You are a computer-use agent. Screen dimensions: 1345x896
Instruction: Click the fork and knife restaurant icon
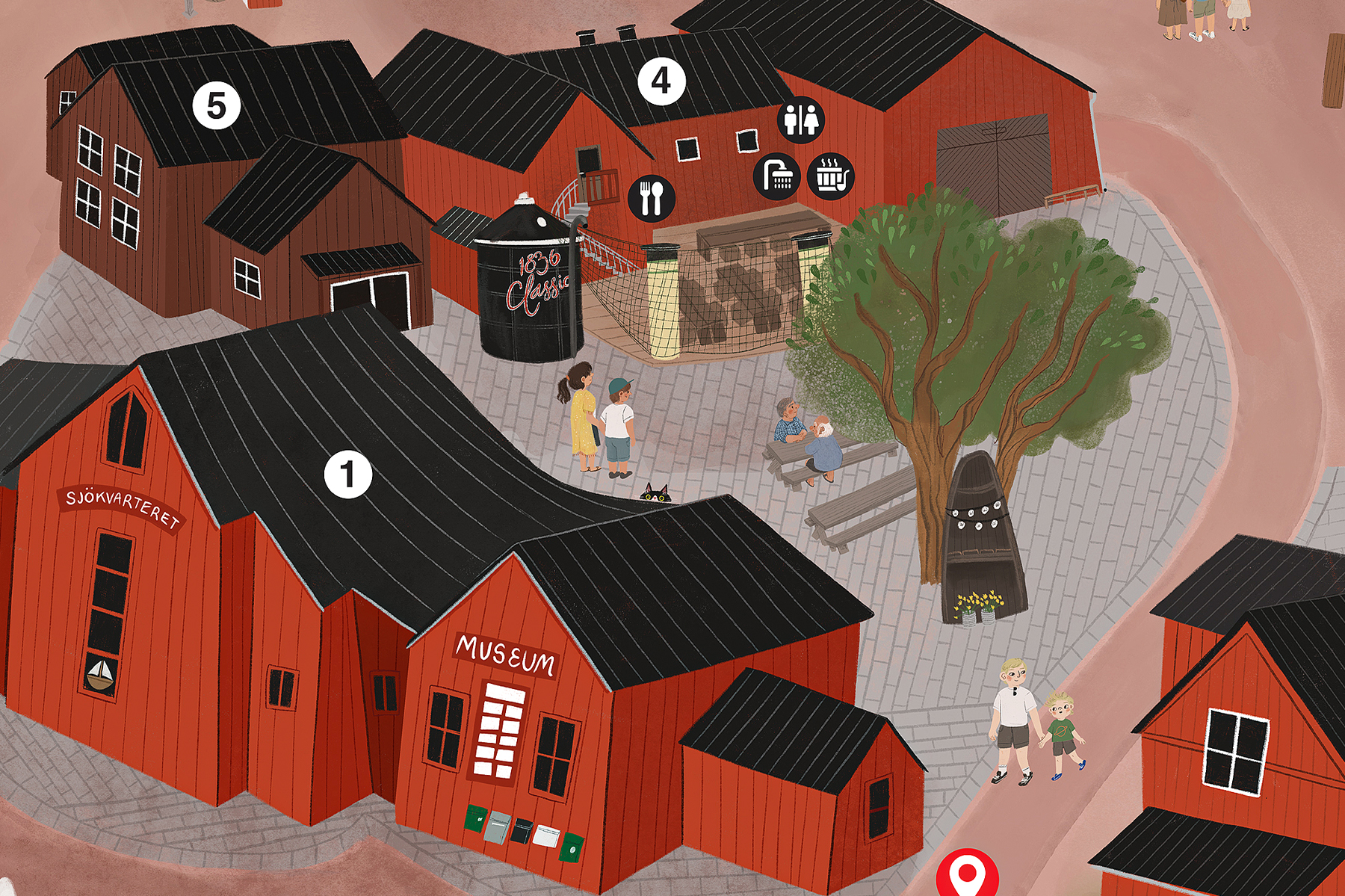point(652,198)
